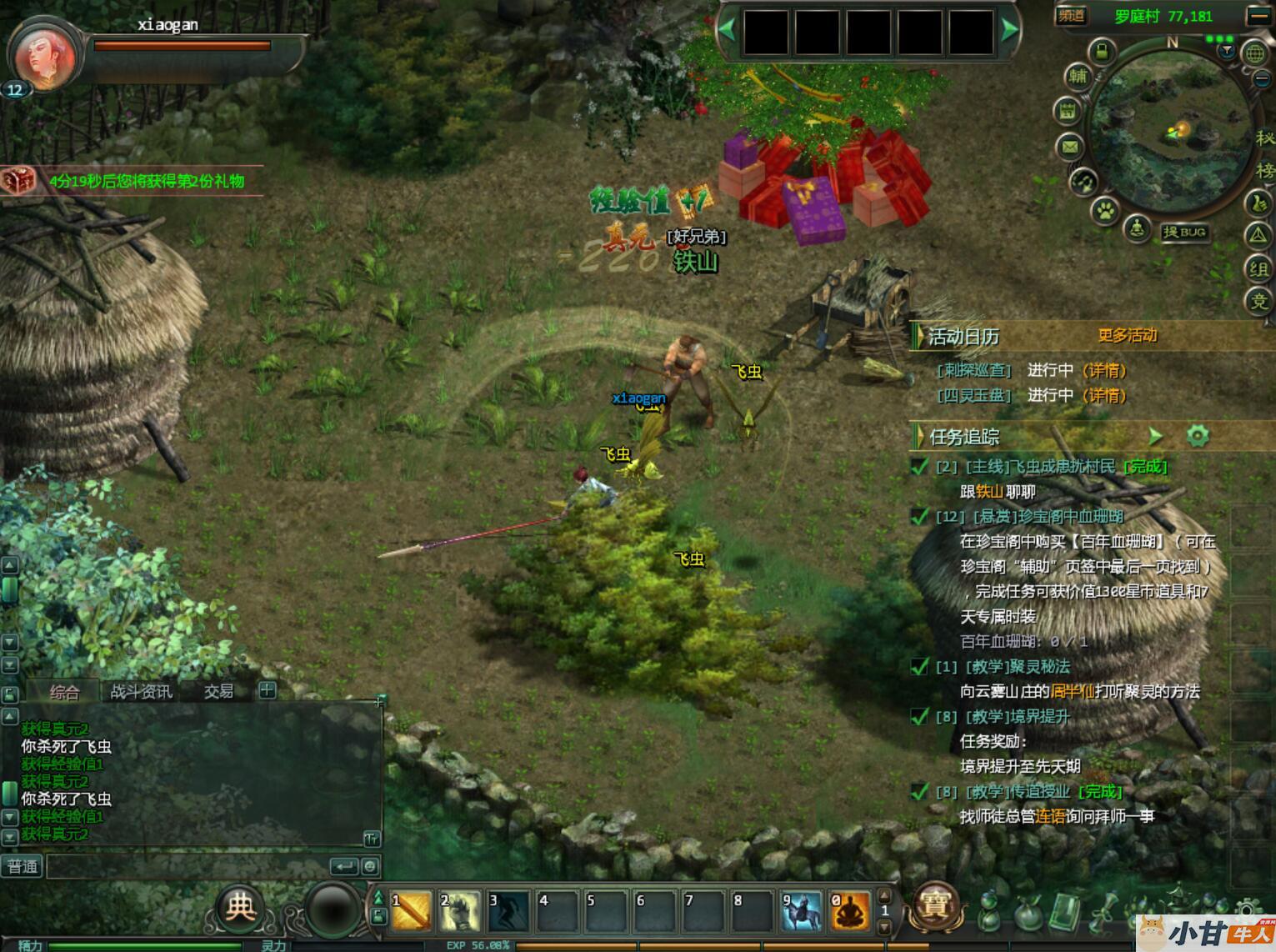Click the chat text input field
This screenshot has height=952, width=1276.
188,867
